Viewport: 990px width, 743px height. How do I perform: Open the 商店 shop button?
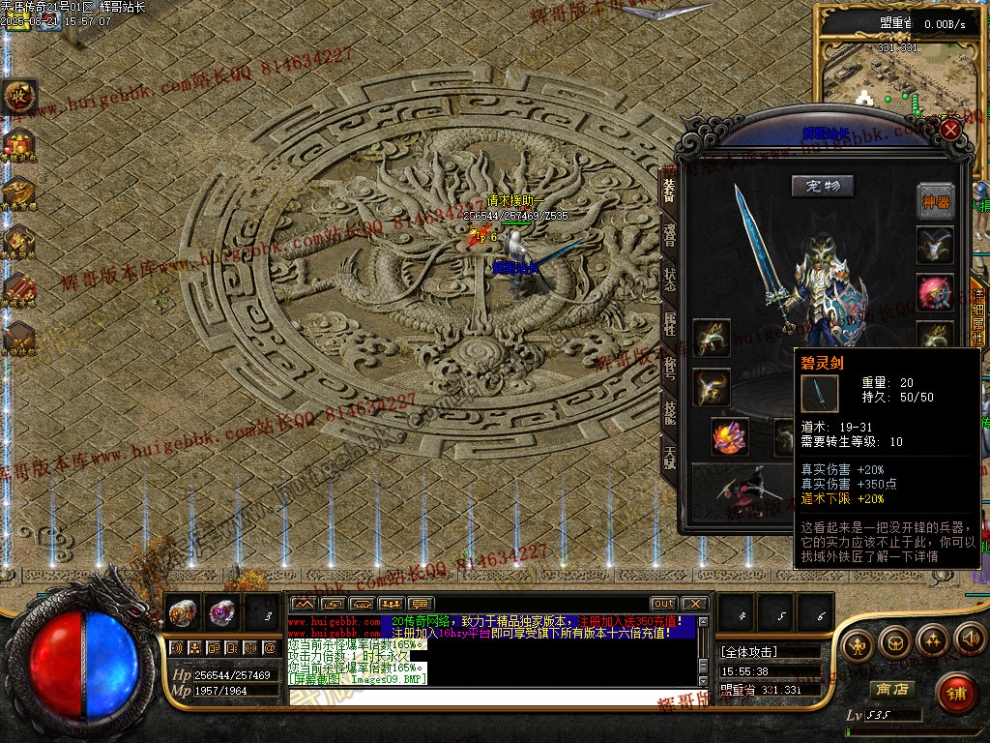[892, 689]
